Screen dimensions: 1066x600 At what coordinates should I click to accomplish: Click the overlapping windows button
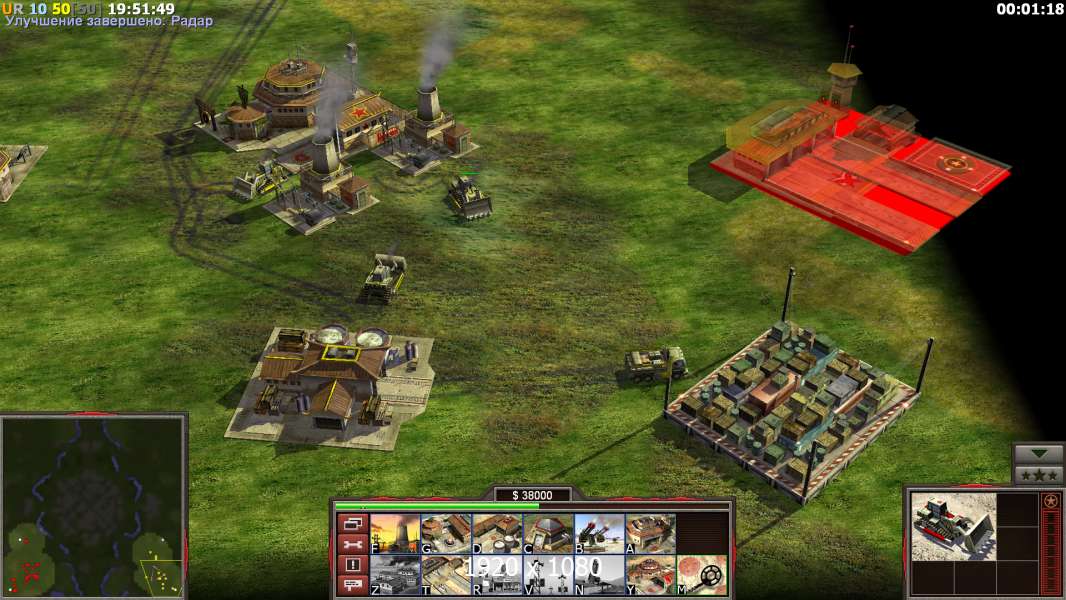tap(351, 524)
